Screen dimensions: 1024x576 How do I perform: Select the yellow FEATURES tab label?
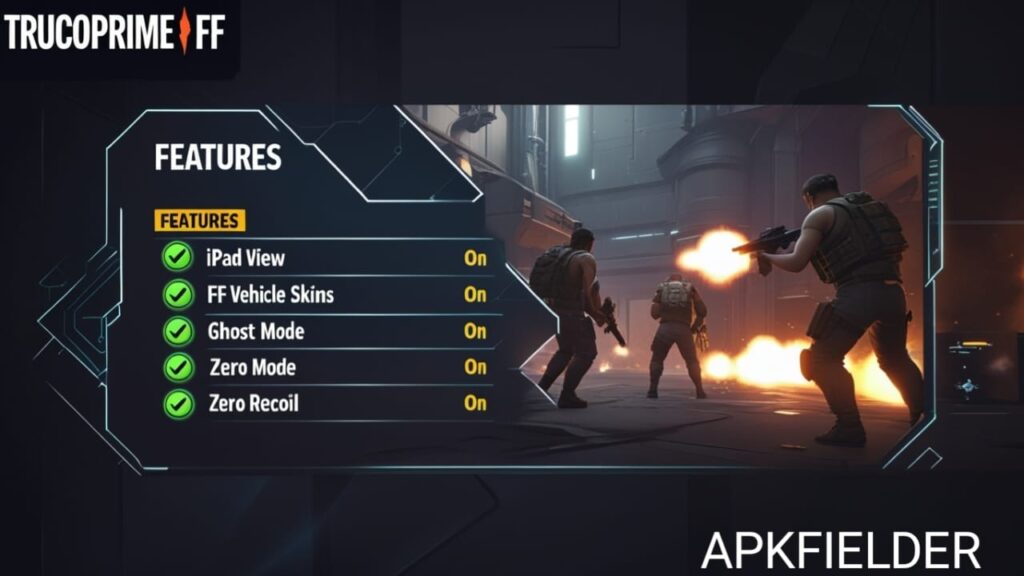point(200,220)
